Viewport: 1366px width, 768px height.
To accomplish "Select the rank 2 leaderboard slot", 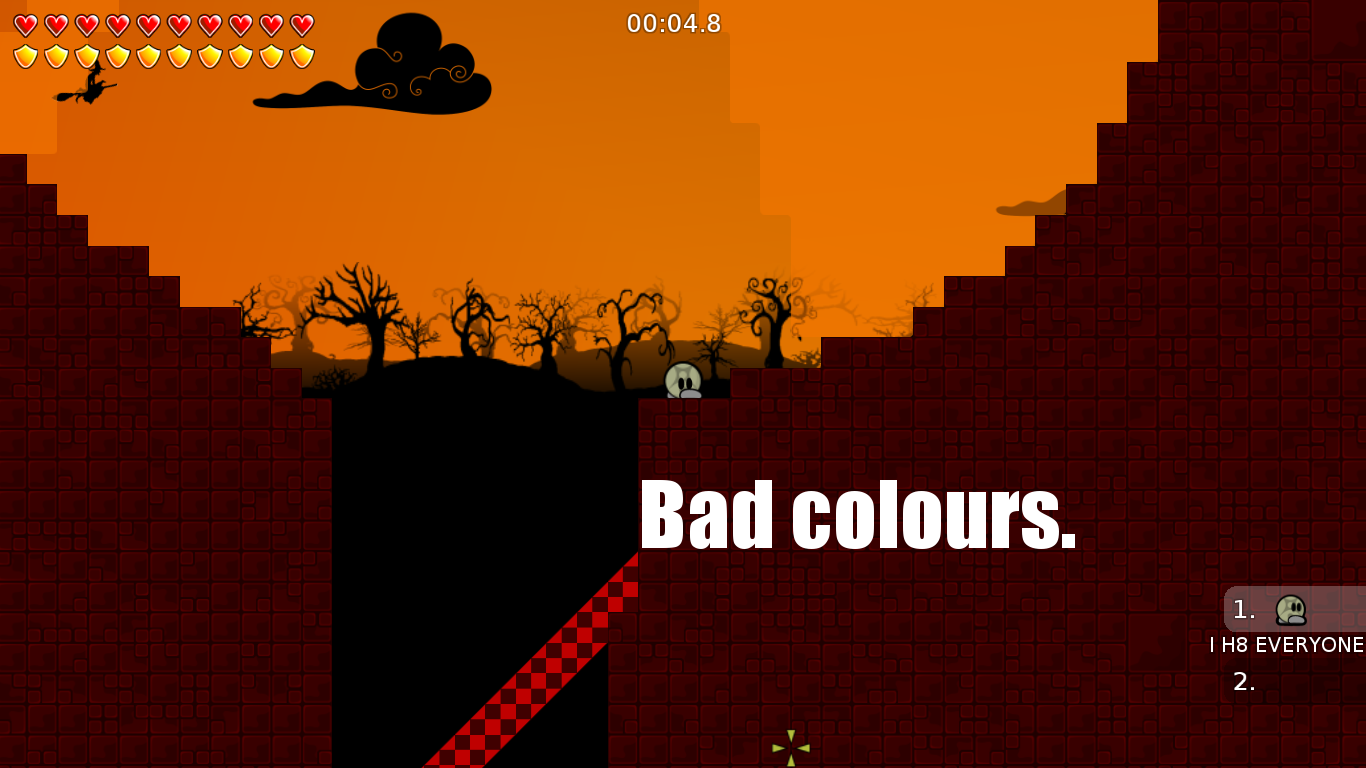I will coord(1245,683).
